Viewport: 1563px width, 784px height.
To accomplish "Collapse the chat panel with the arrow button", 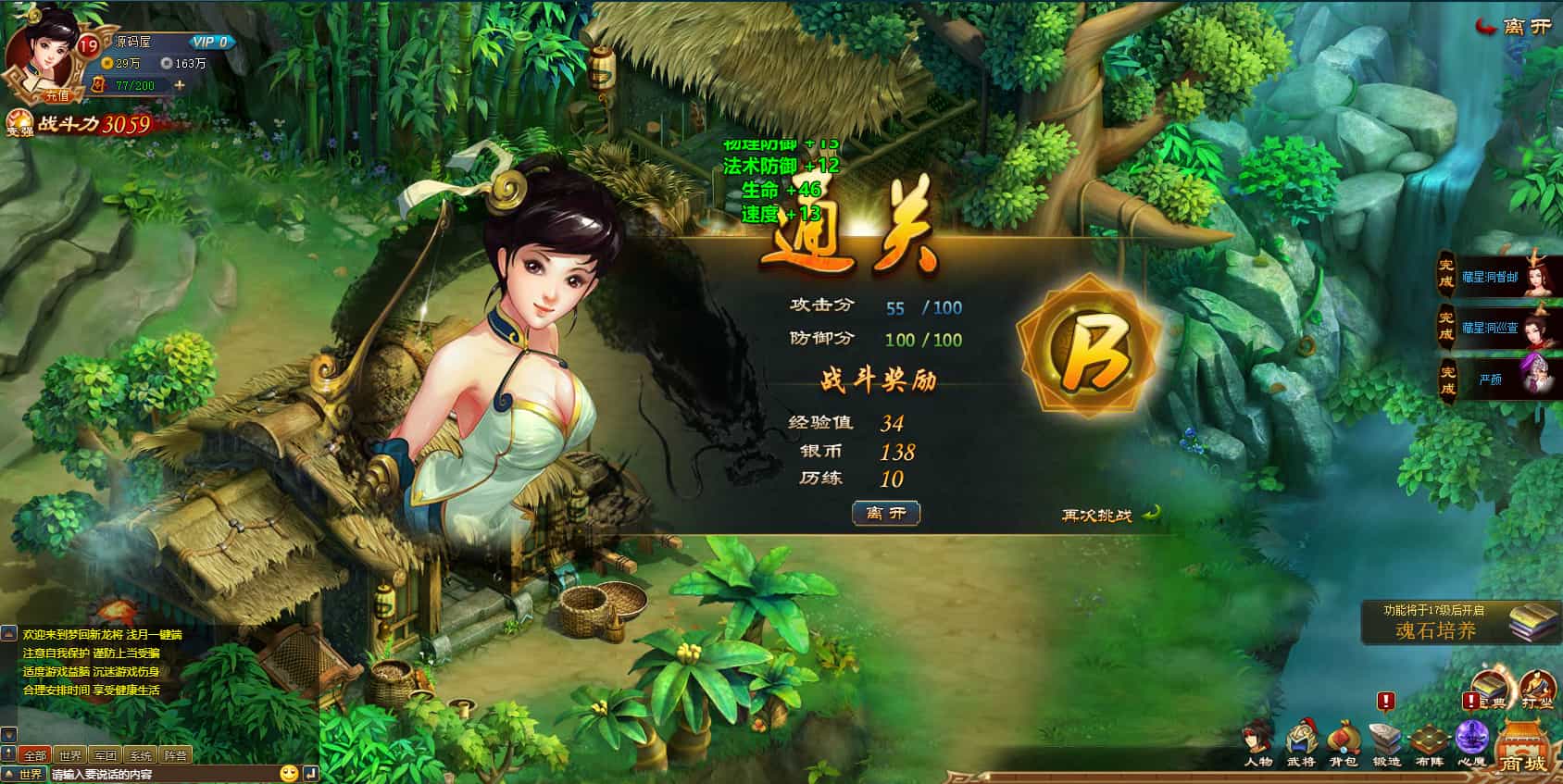I will (x=8, y=753).
